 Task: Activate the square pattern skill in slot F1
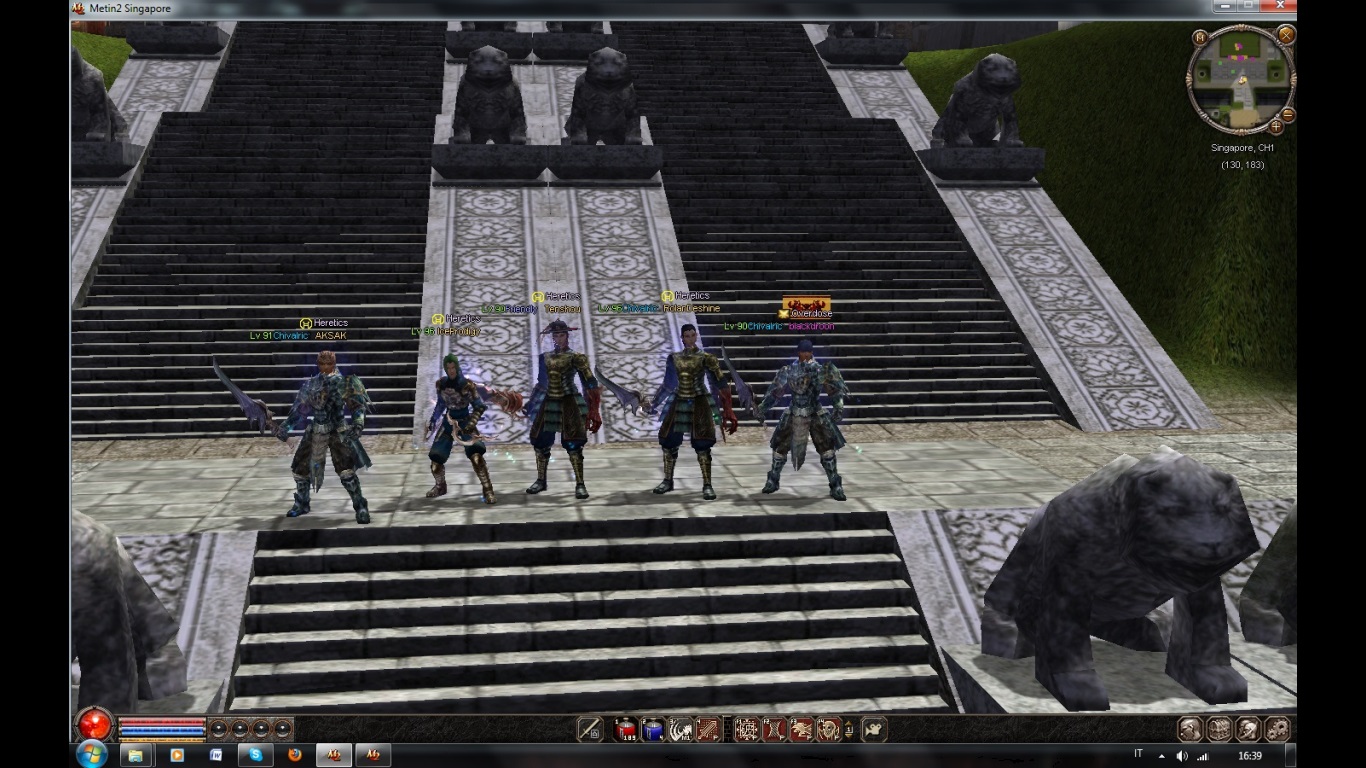(747, 730)
